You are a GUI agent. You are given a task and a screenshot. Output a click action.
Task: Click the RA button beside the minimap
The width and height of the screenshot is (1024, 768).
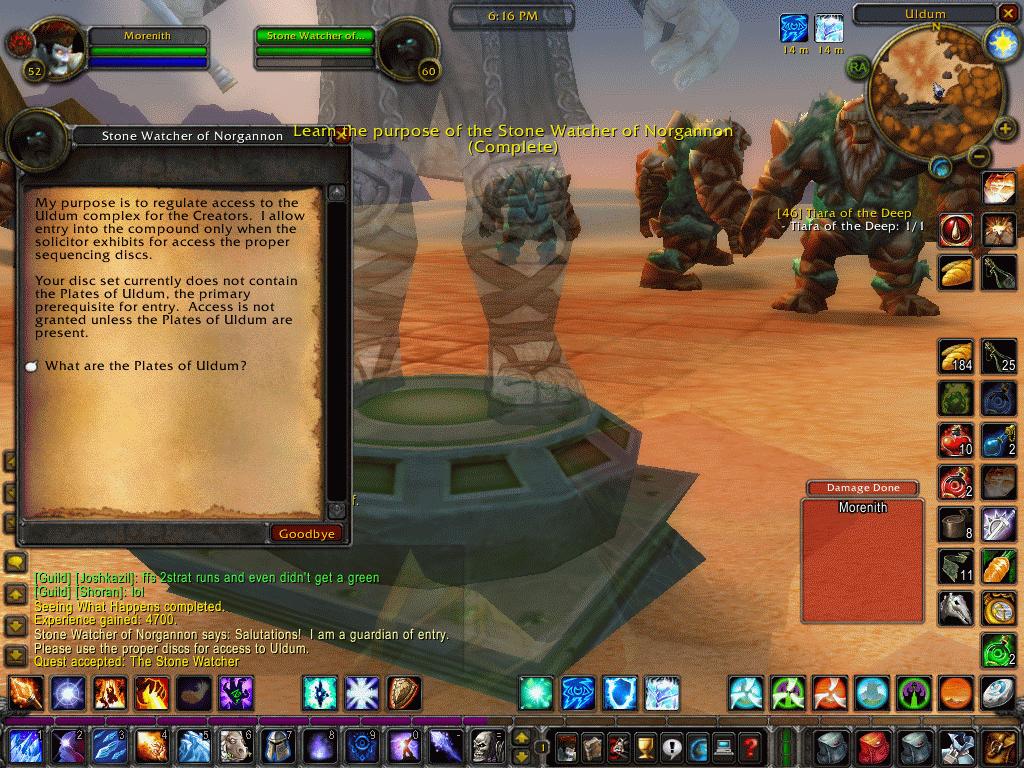pos(858,66)
